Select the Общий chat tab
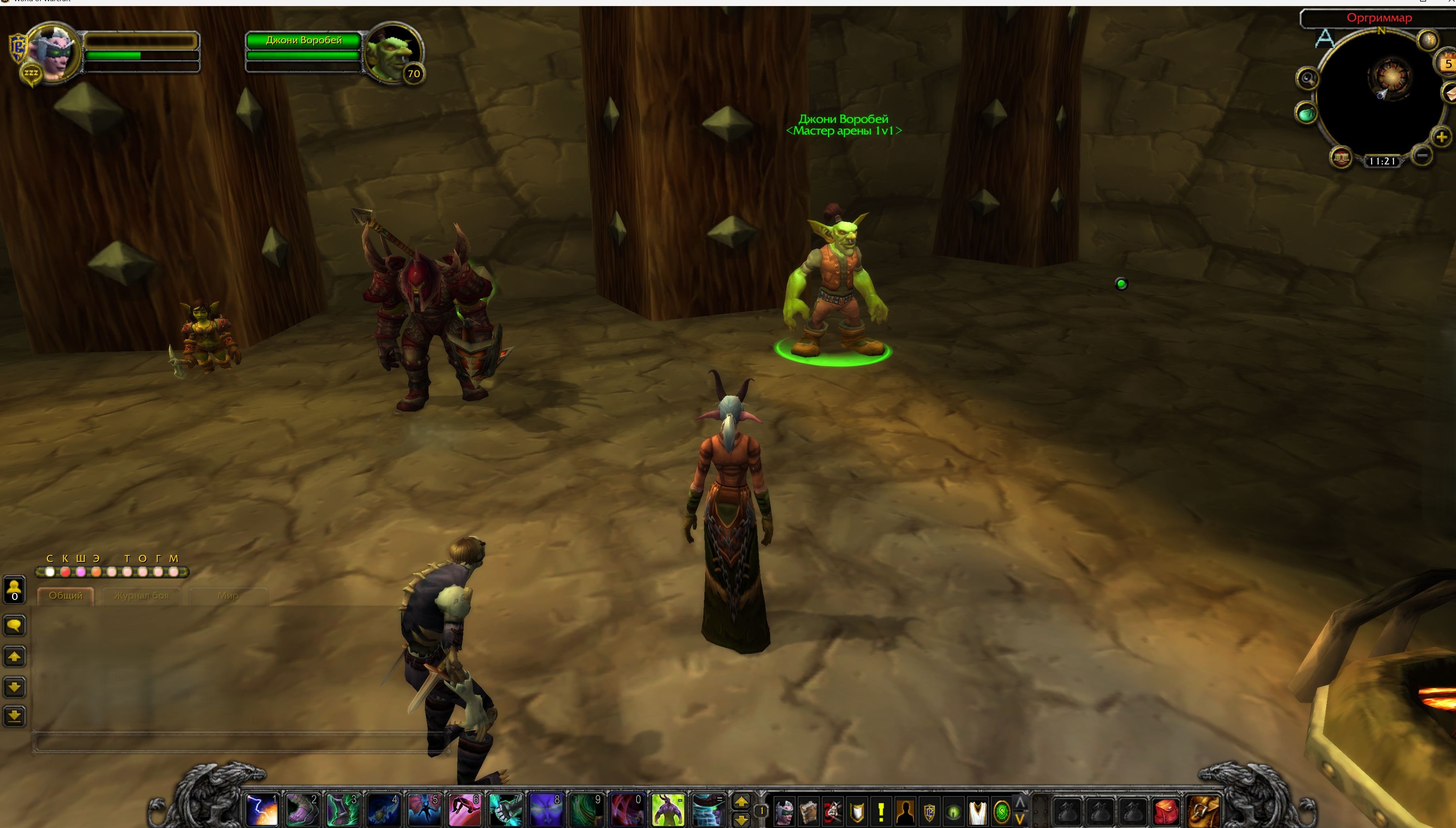1456x828 pixels. coord(65,595)
